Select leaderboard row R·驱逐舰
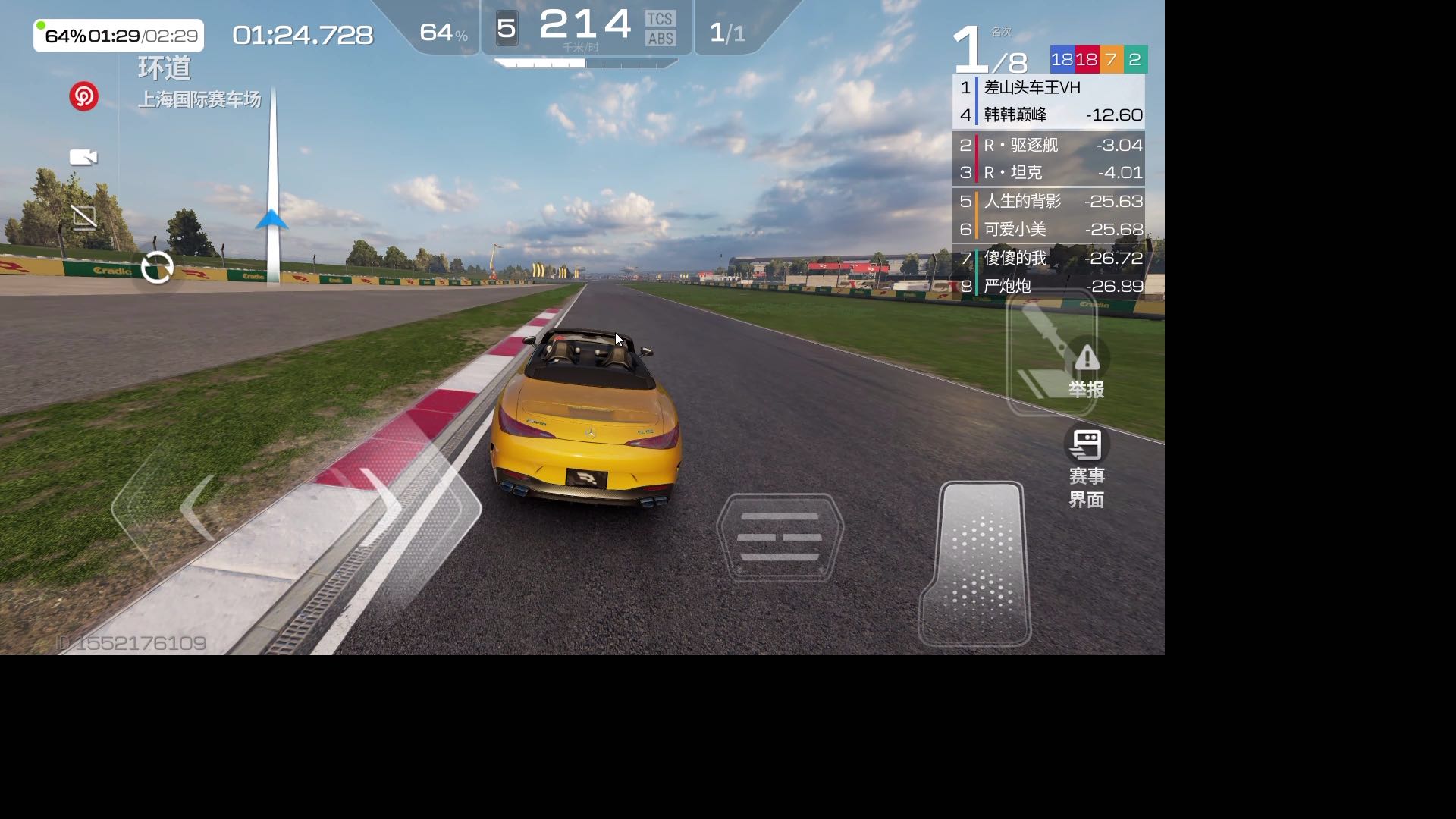Screen dimensions: 1456x819 1048,145
